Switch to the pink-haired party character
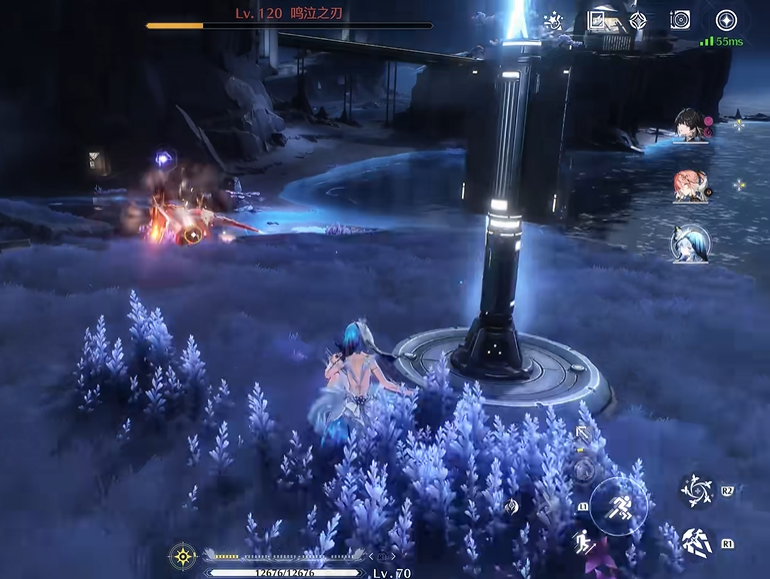 pos(690,186)
